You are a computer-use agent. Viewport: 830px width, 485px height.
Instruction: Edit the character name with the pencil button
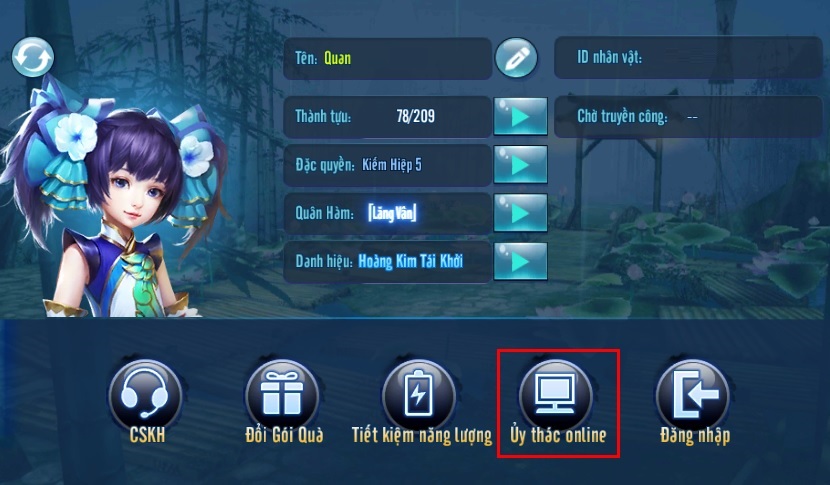(x=516, y=58)
